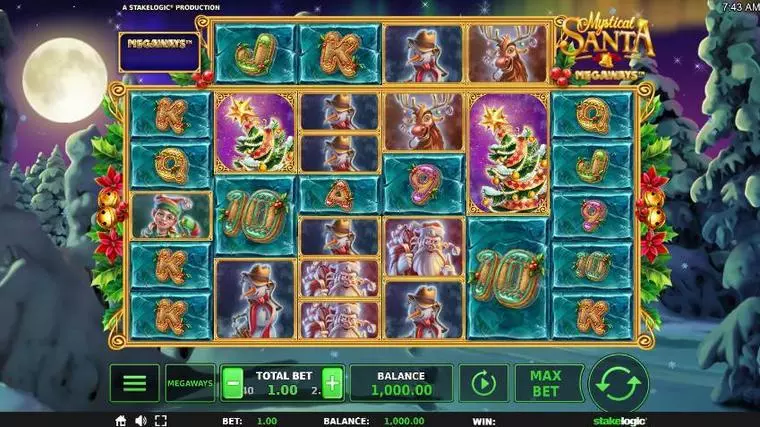Screen dimensions: 760x427
Task: Go to the home icon
Action: 121,421
